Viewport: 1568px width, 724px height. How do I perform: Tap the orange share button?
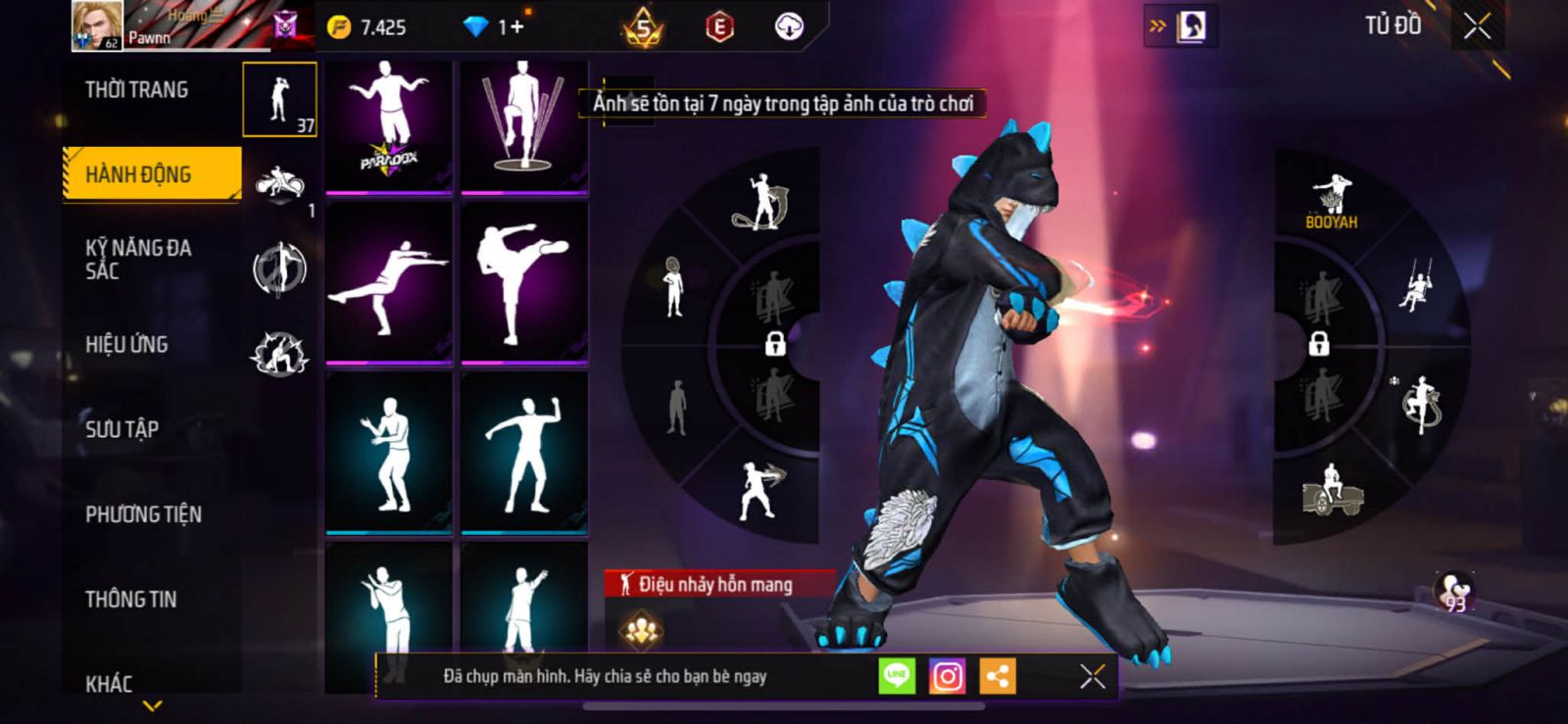998,676
